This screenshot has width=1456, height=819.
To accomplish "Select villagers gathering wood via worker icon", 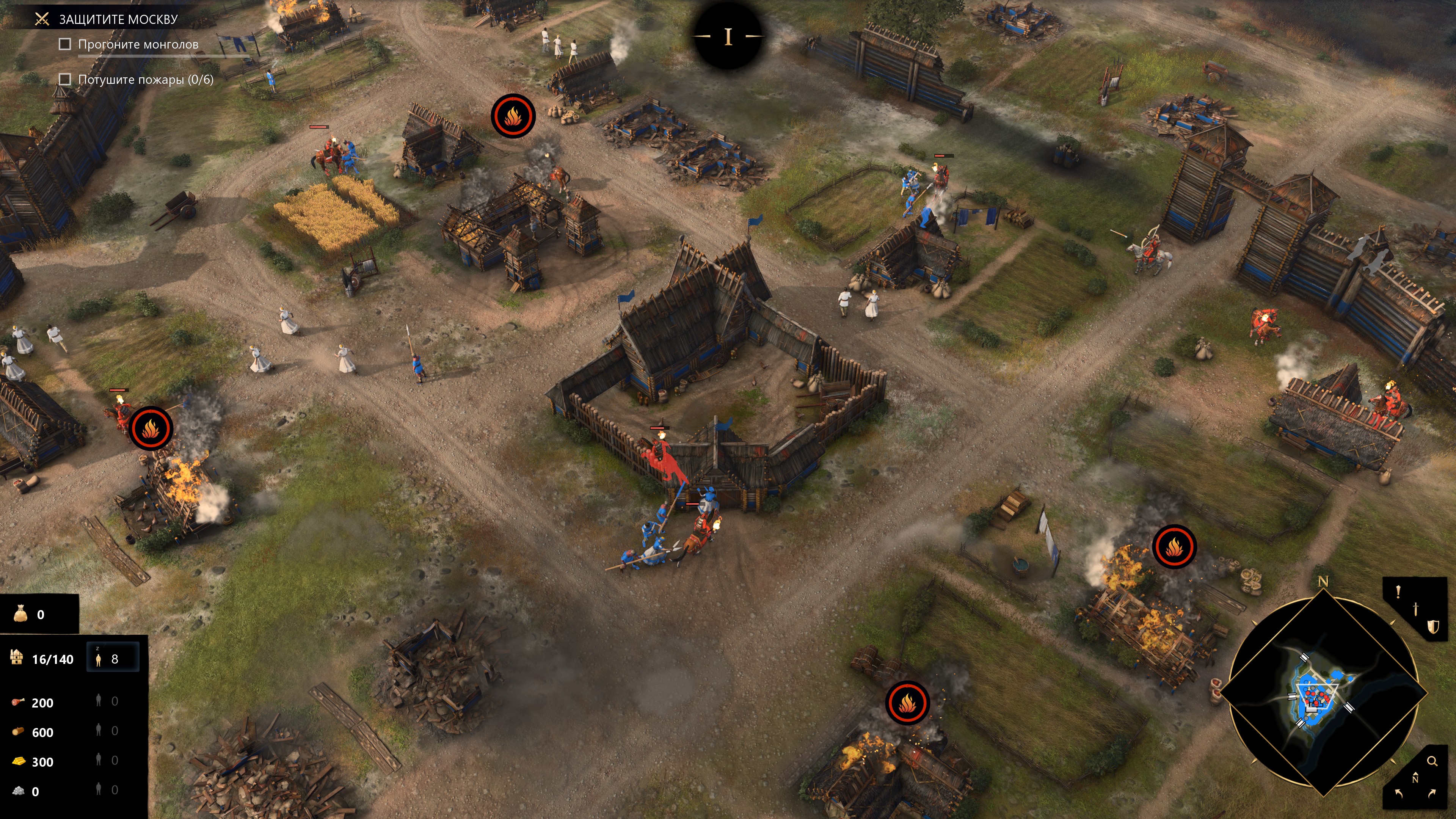I will [99, 730].
